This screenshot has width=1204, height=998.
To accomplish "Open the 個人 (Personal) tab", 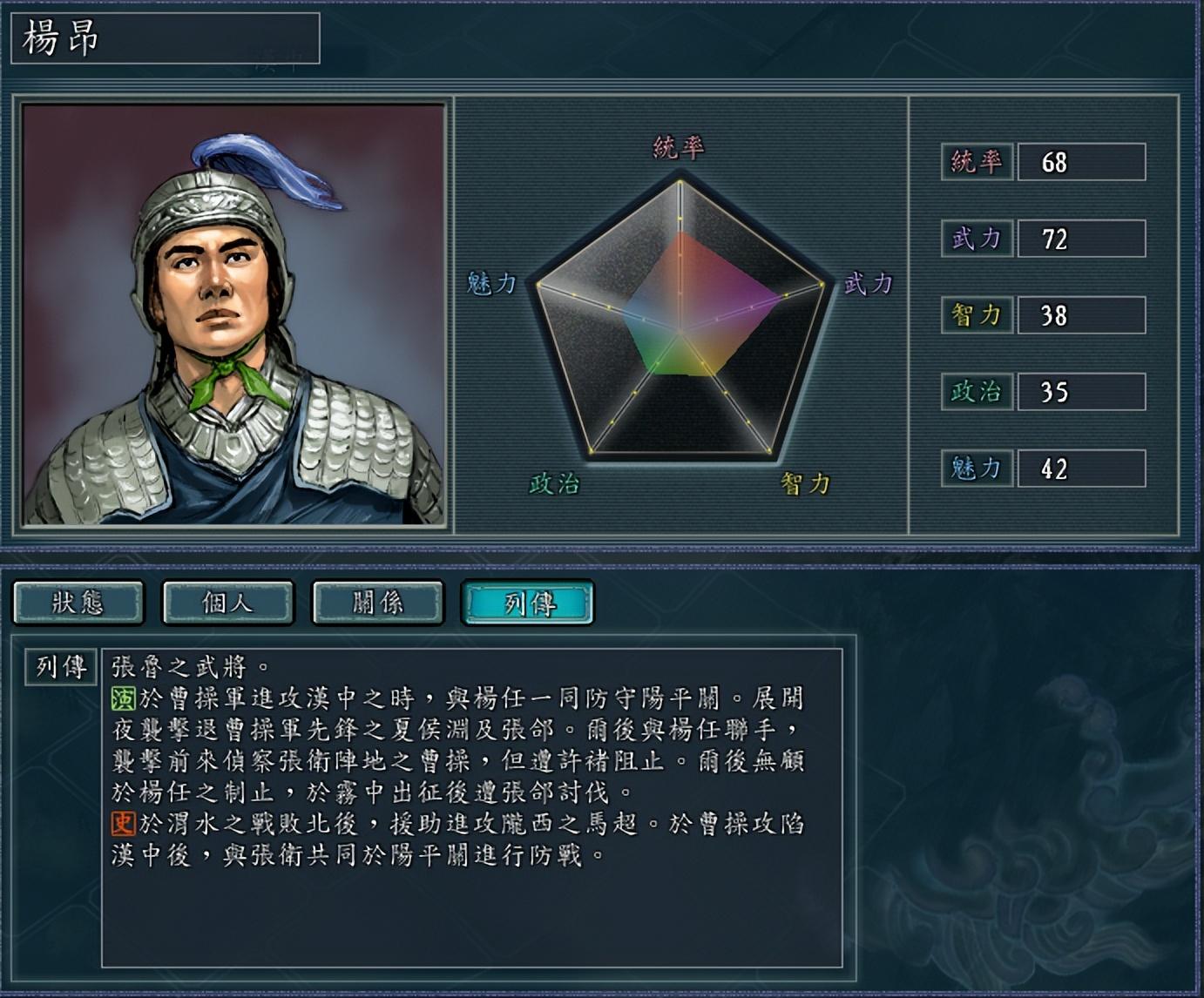I will tap(228, 603).
